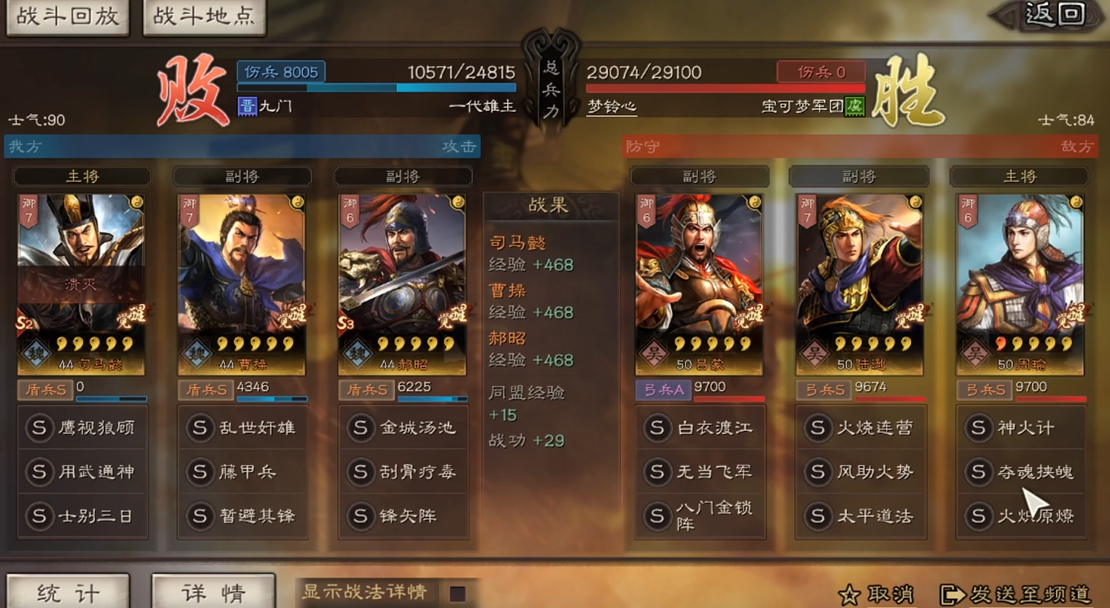Open the 金城汤池 skill entry
This screenshot has height=608, width=1110.
pyautogui.click(x=403, y=428)
